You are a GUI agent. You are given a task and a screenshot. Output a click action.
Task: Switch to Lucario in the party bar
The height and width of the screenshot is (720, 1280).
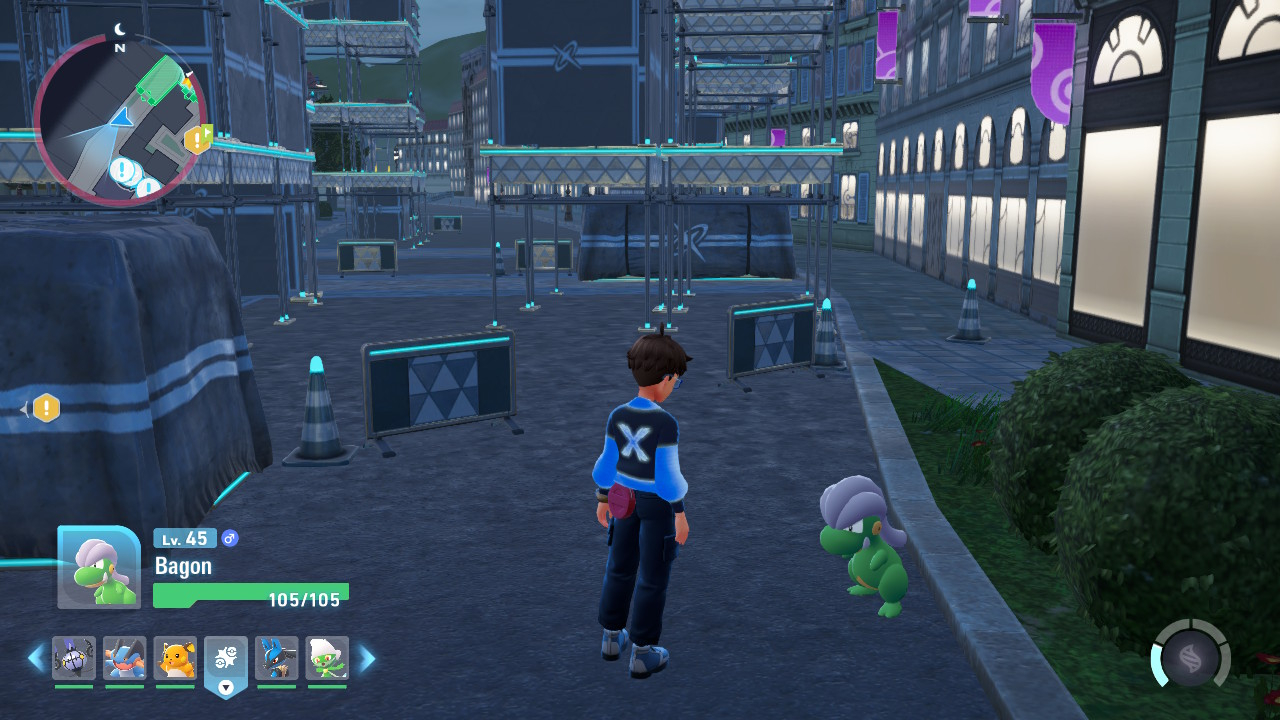pyautogui.click(x=277, y=658)
